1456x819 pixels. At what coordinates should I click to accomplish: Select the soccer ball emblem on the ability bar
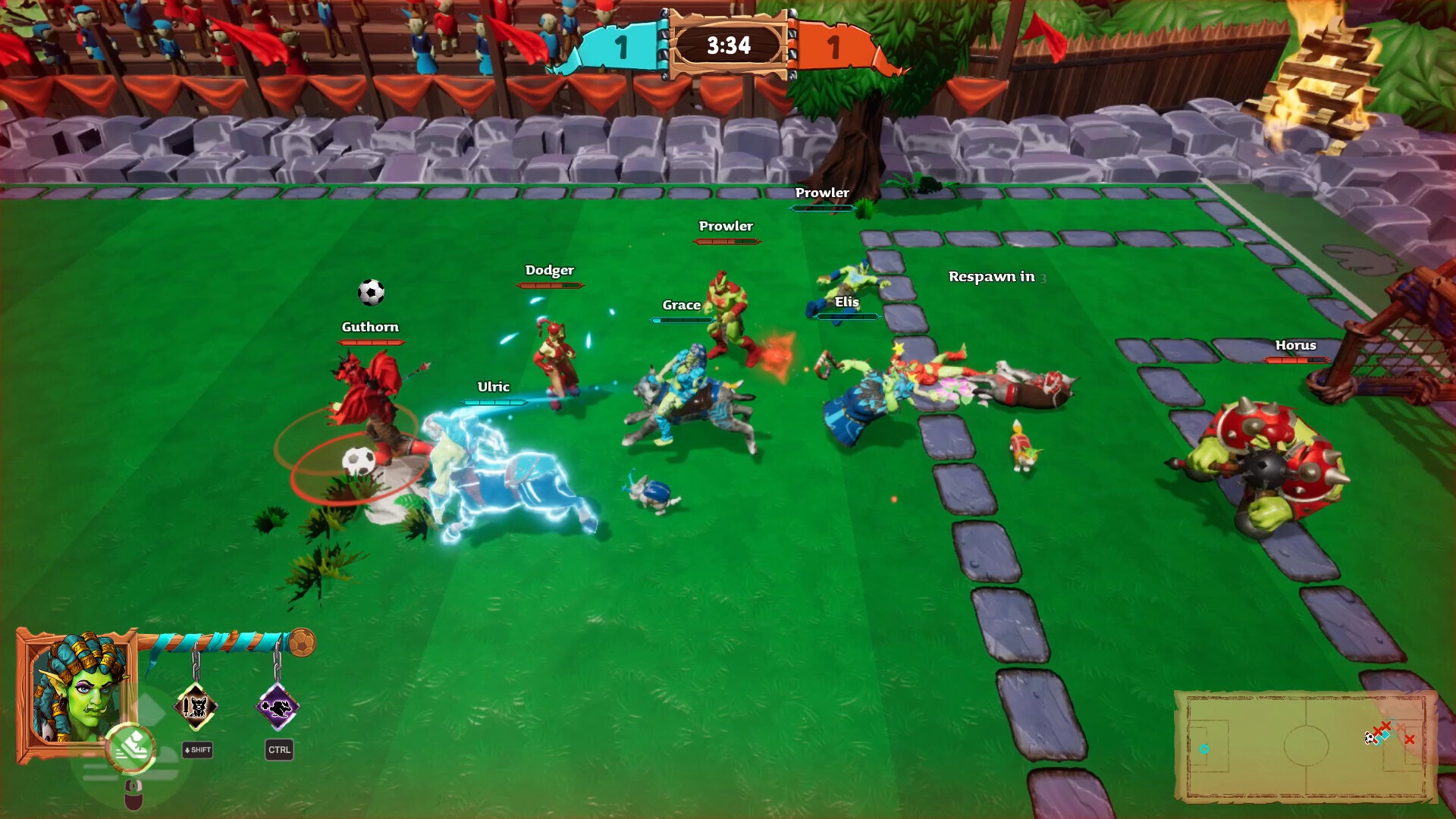tap(302, 643)
